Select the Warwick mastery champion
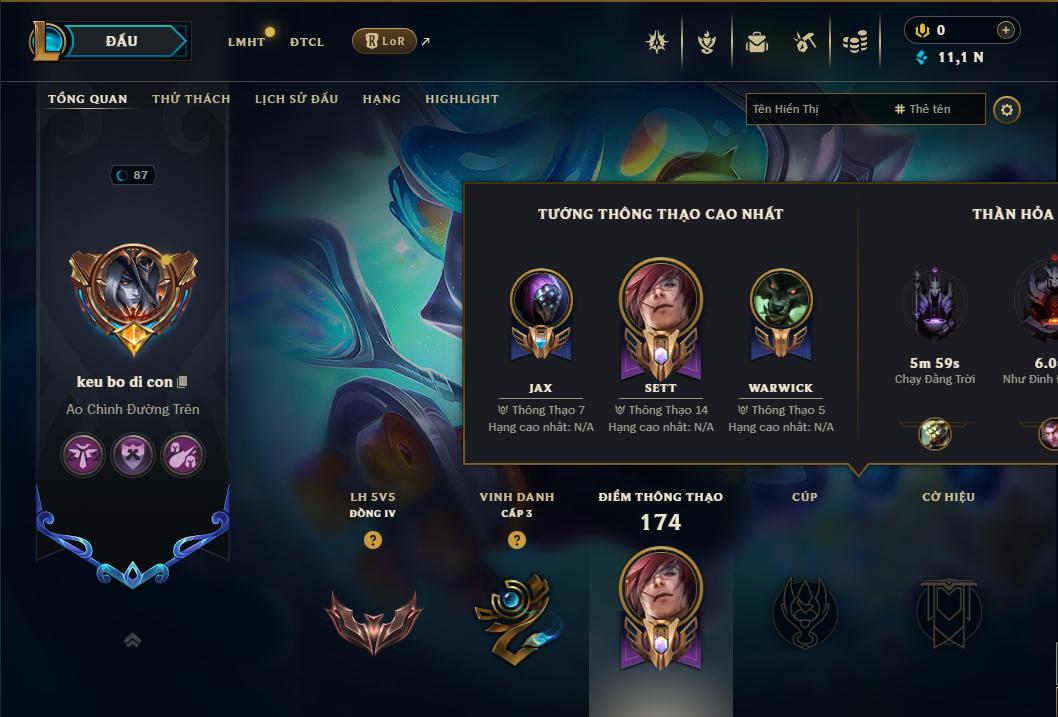 coord(781,312)
